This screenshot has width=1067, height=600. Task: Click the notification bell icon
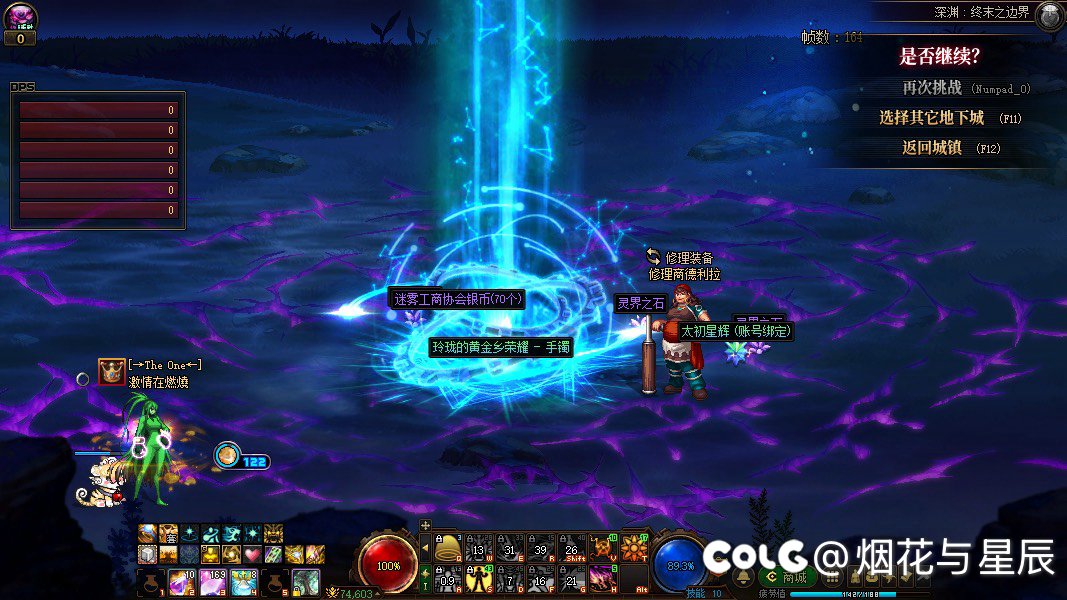[x=744, y=577]
